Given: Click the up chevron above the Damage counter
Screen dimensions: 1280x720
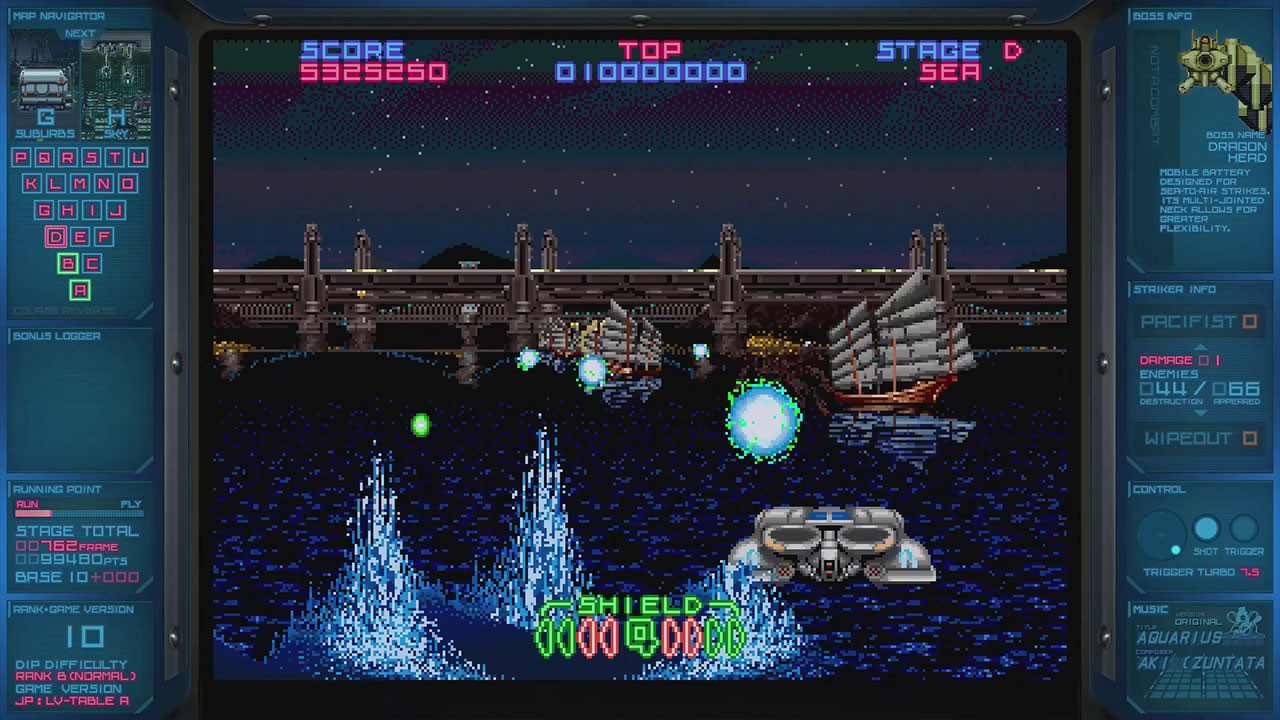Looking at the screenshot, I should tap(1201, 347).
